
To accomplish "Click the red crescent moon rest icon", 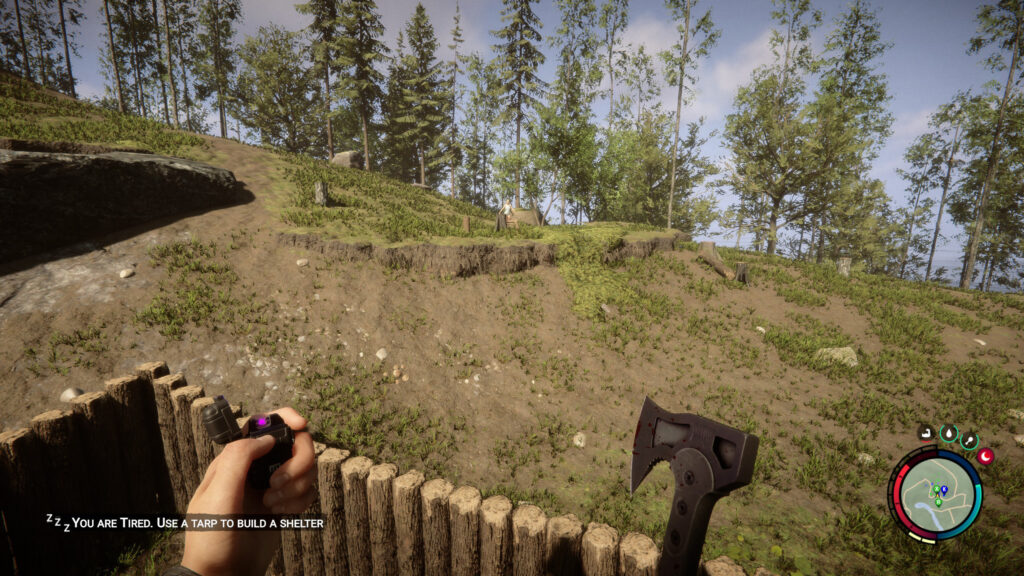I will (985, 456).
